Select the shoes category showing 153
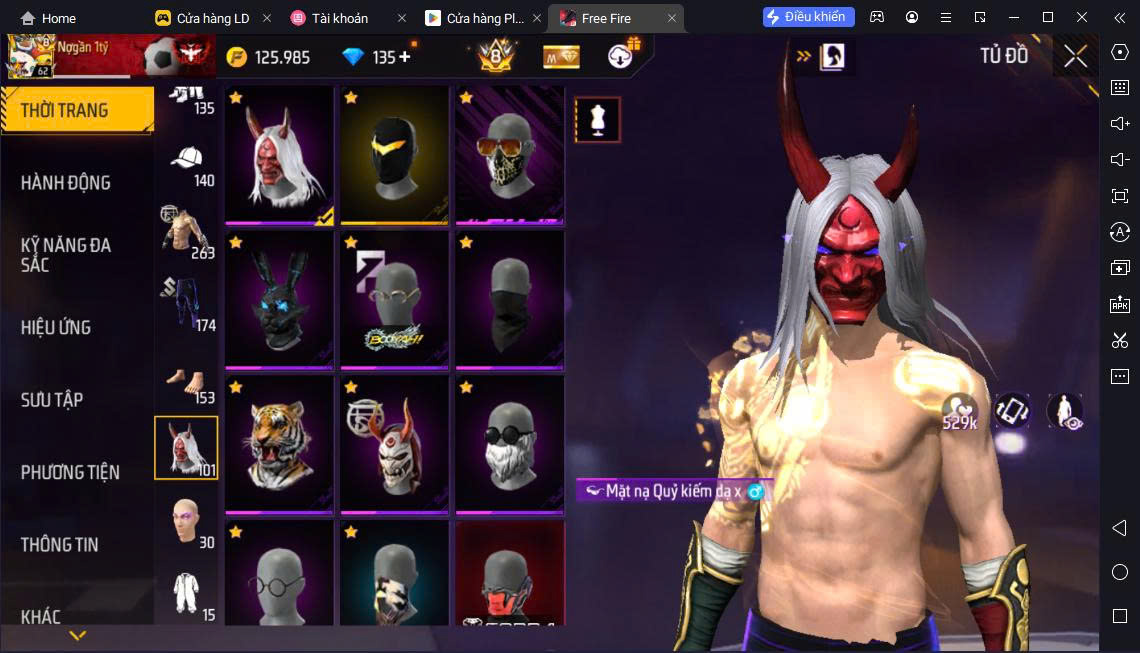 187,382
